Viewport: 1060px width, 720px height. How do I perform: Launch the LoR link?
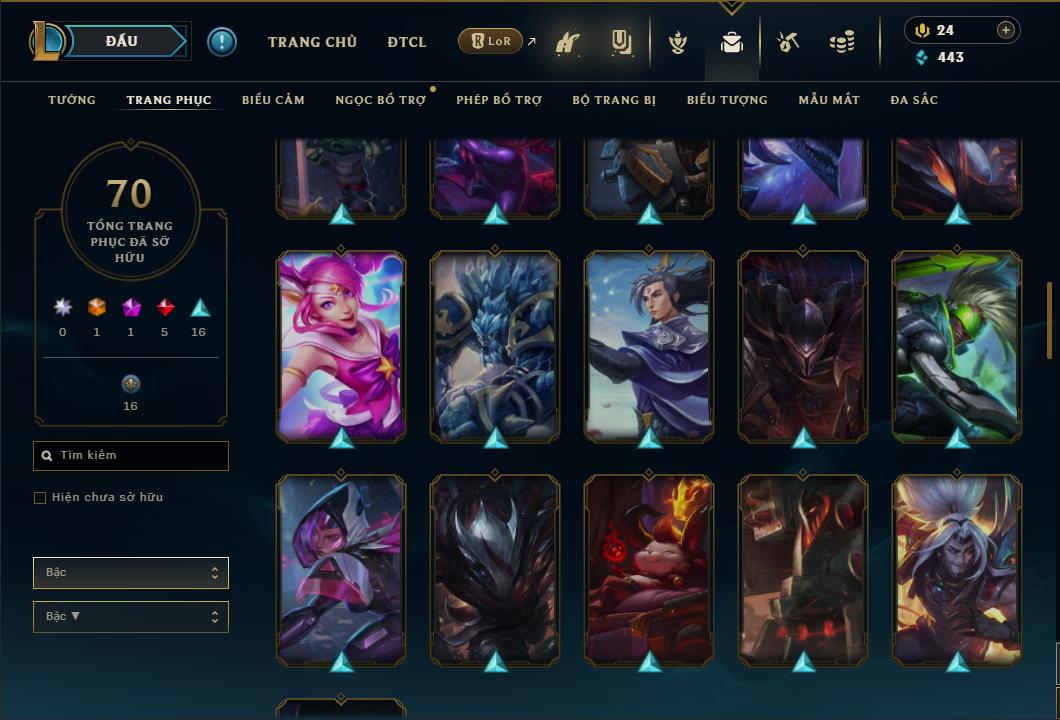(493, 42)
